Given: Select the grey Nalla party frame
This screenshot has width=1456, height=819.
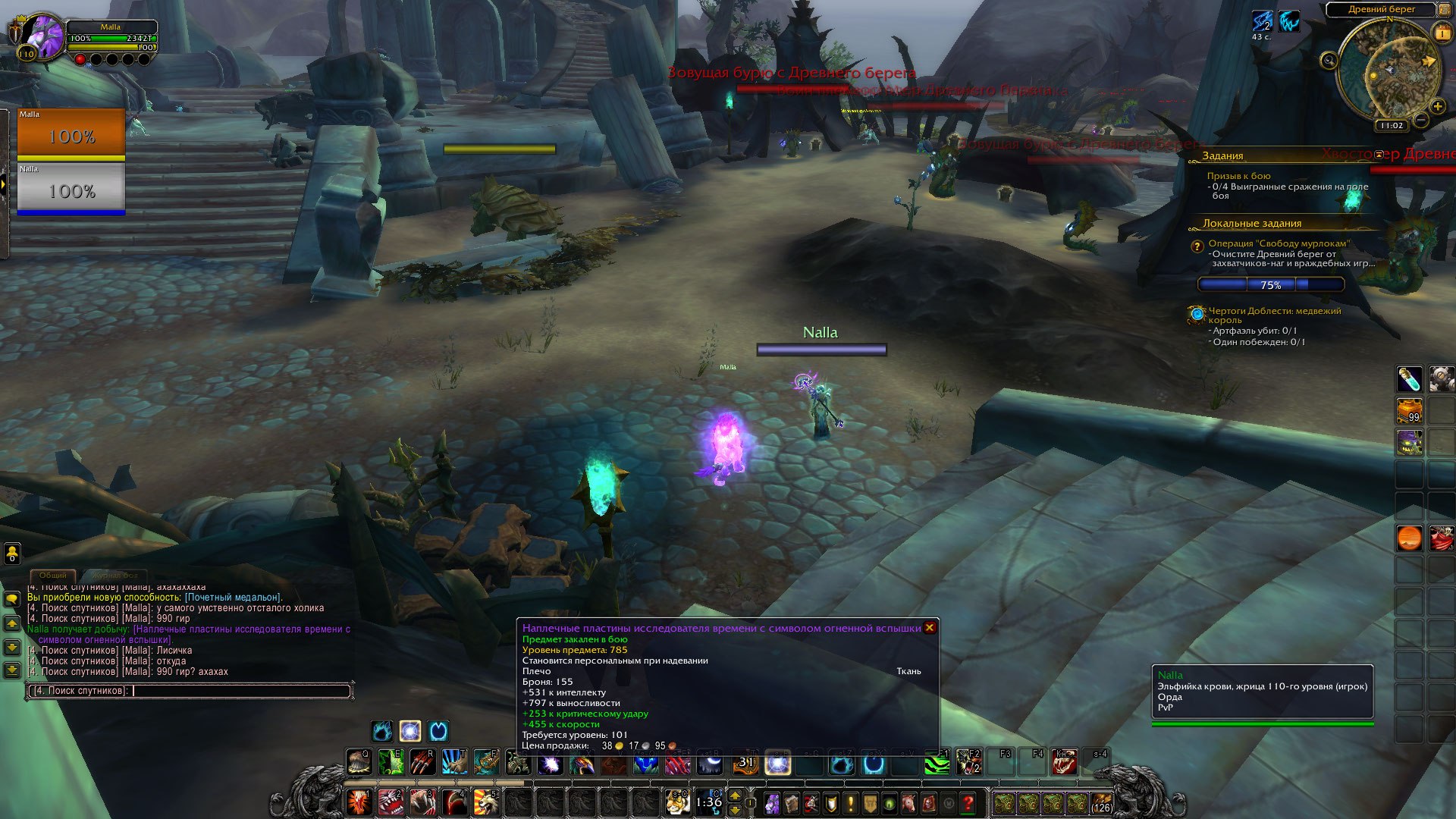Looking at the screenshot, I should 71,189.
